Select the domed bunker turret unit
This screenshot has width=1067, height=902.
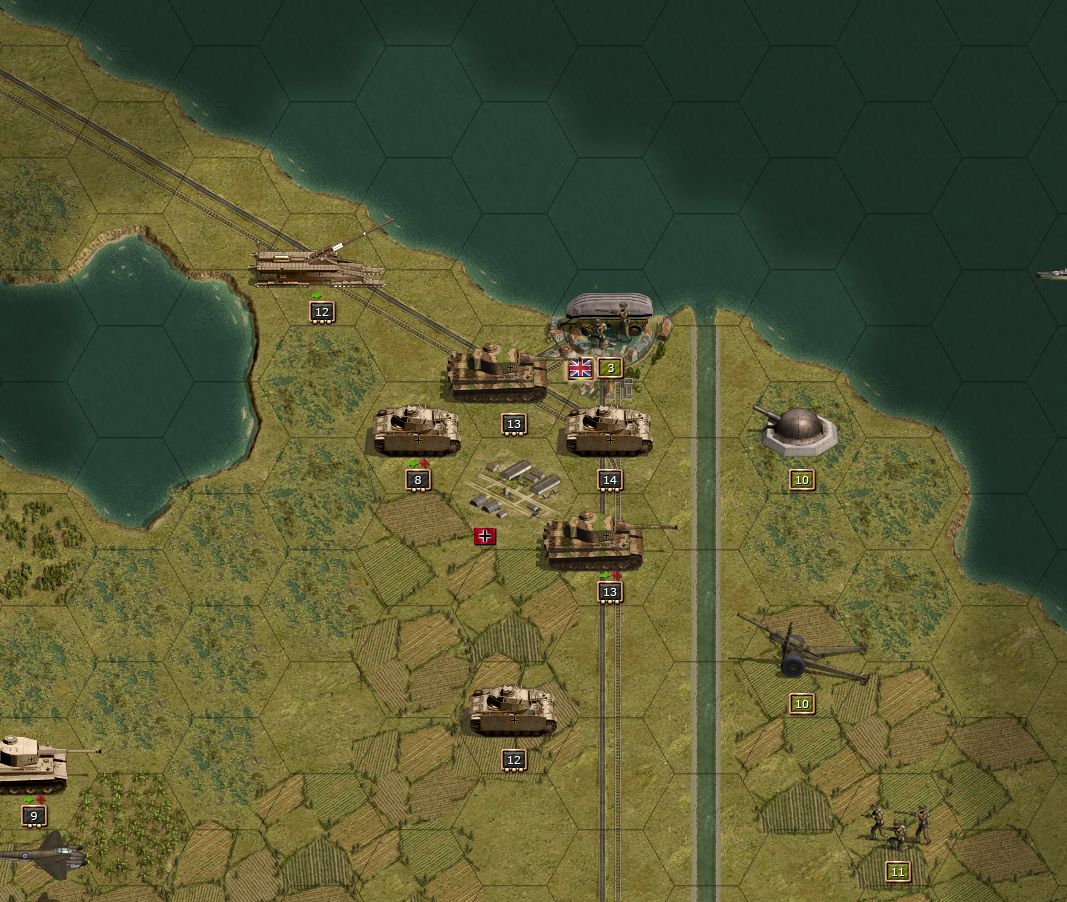click(798, 431)
